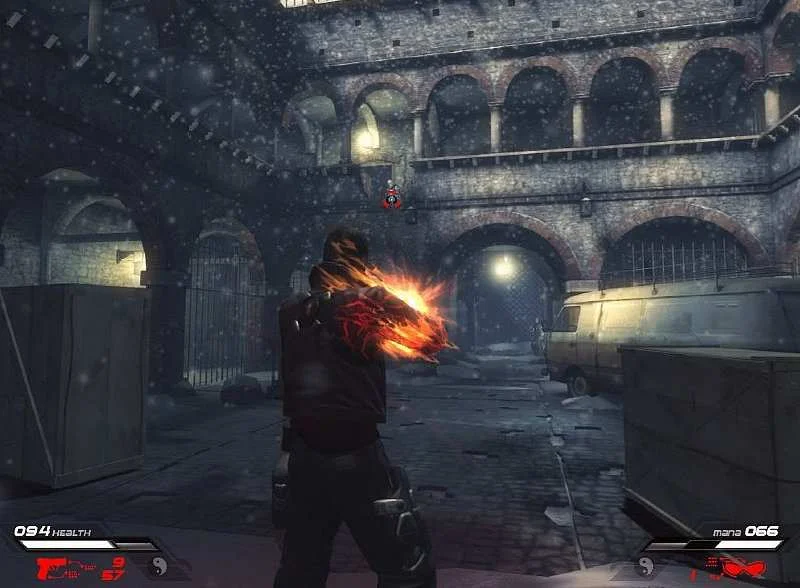Click the yin-yang icon beside the pistol
This screenshot has height=588, width=800.
point(157,567)
